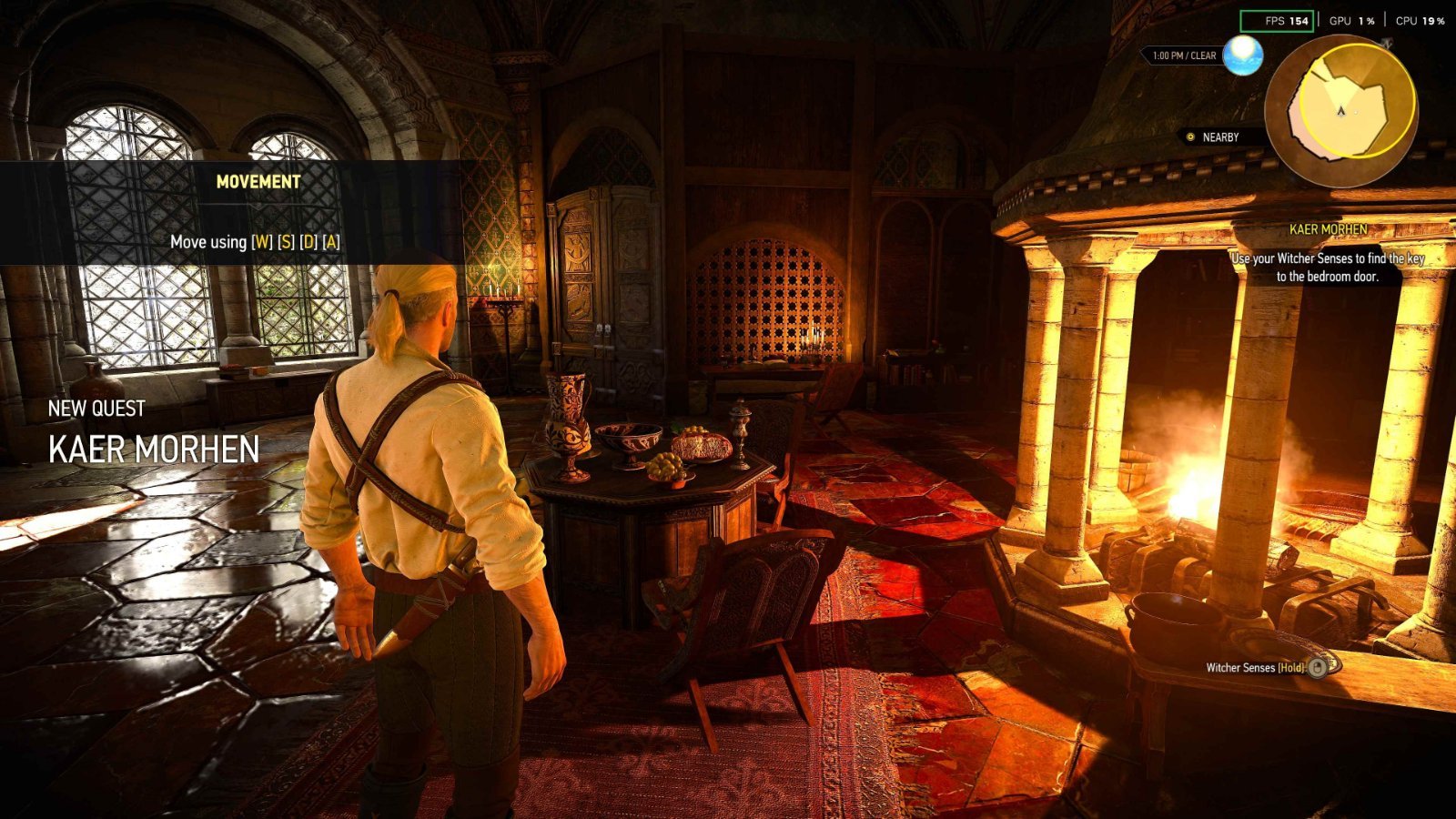The height and width of the screenshot is (819, 1456).
Task: Click the FPS counter overlay box
Action: point(1277,21)
